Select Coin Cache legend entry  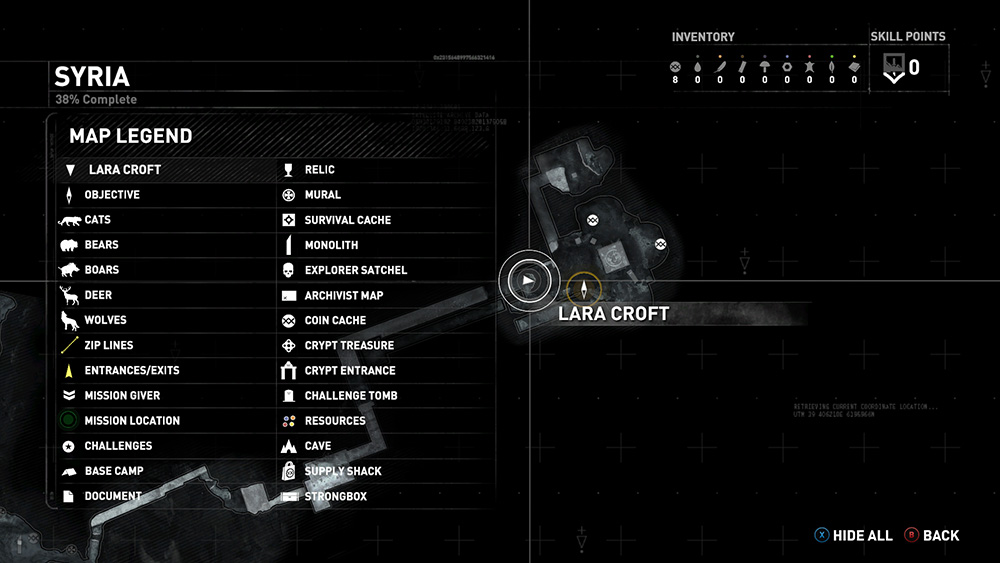point(335,320)
